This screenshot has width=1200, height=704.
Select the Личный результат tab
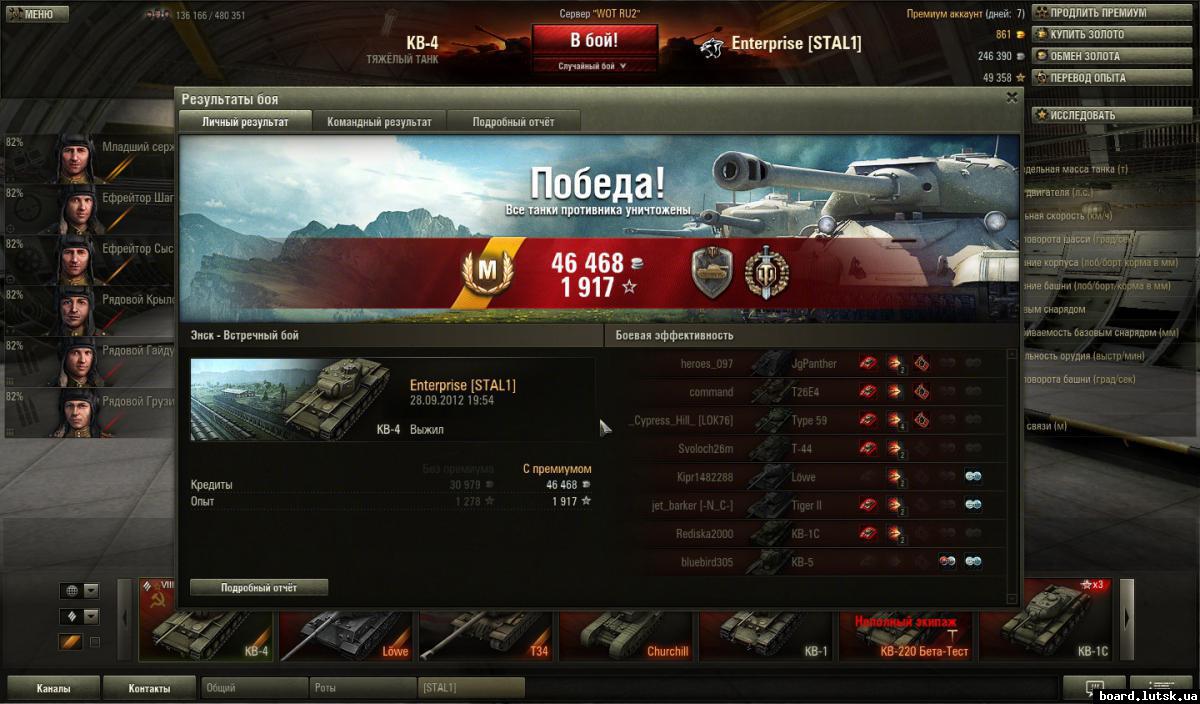245,122
